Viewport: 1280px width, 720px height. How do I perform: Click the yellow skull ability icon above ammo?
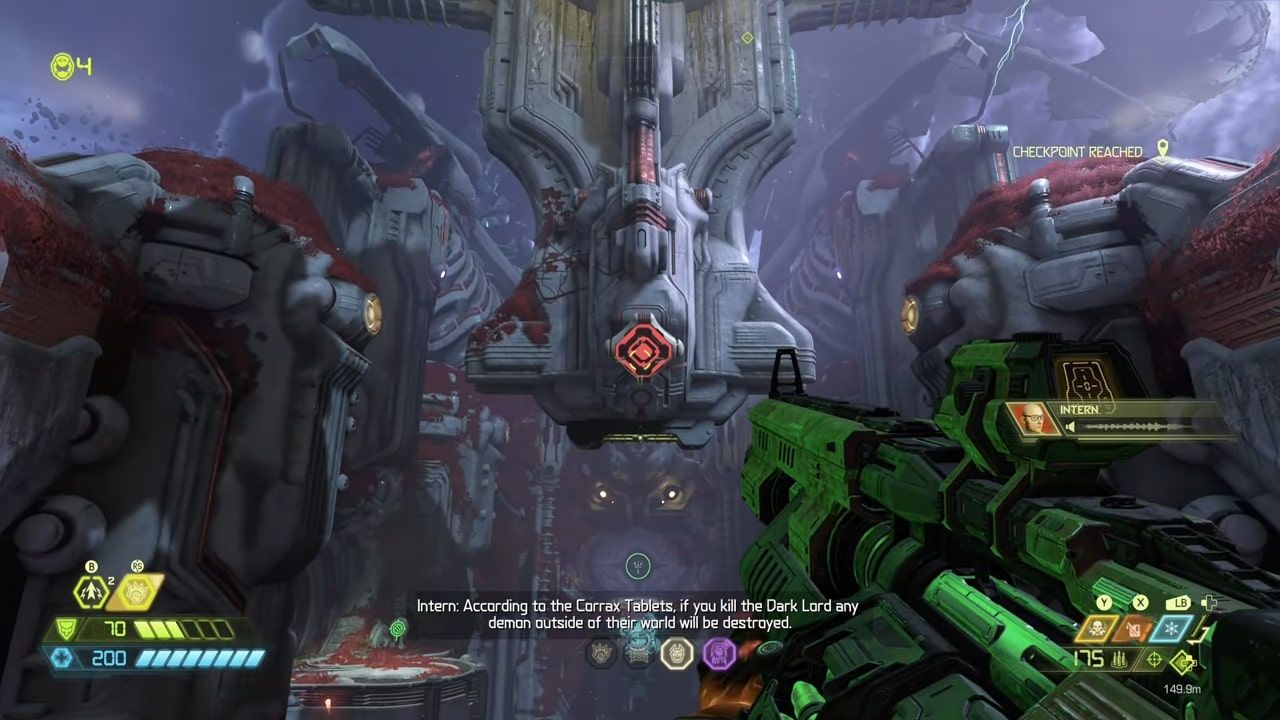click(x=1096, y=628)
